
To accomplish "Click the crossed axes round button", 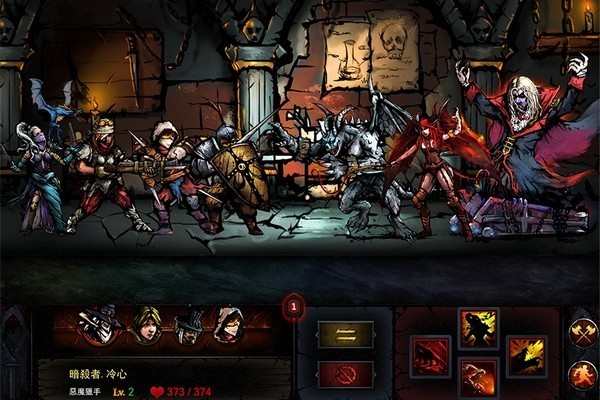I will (582, 335).
